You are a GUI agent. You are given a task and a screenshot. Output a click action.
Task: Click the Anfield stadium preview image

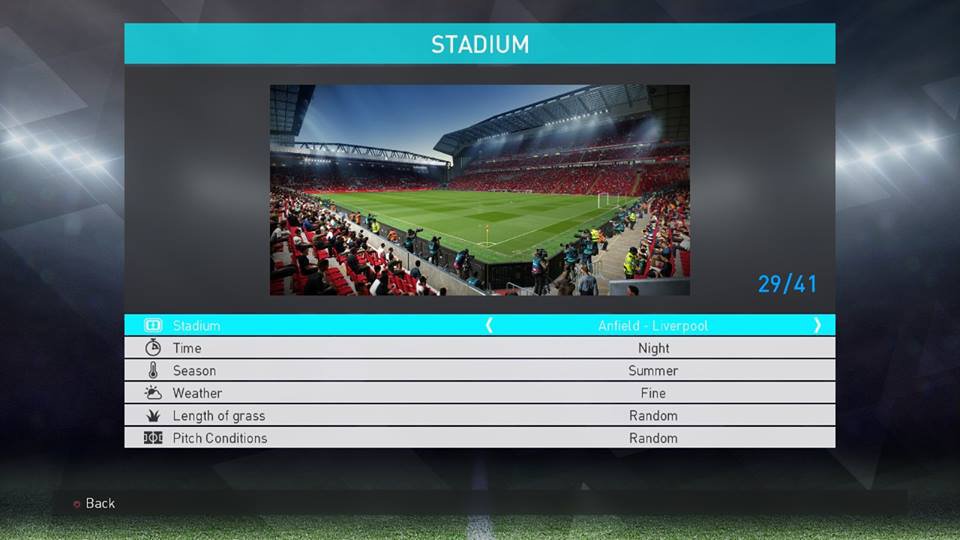pyautogui.click(x=479, y=190)
